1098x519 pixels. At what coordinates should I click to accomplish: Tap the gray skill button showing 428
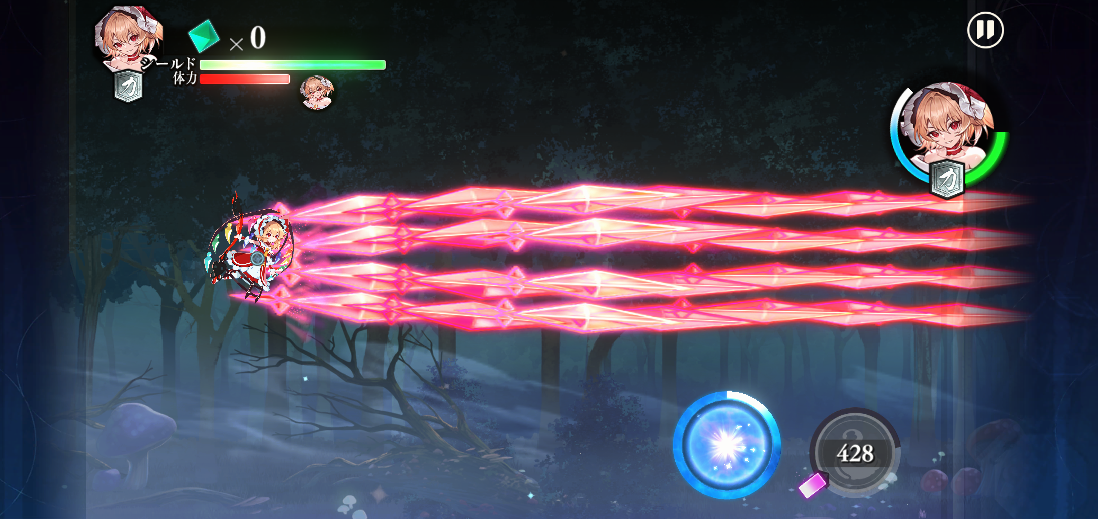(x=855, y=453)
